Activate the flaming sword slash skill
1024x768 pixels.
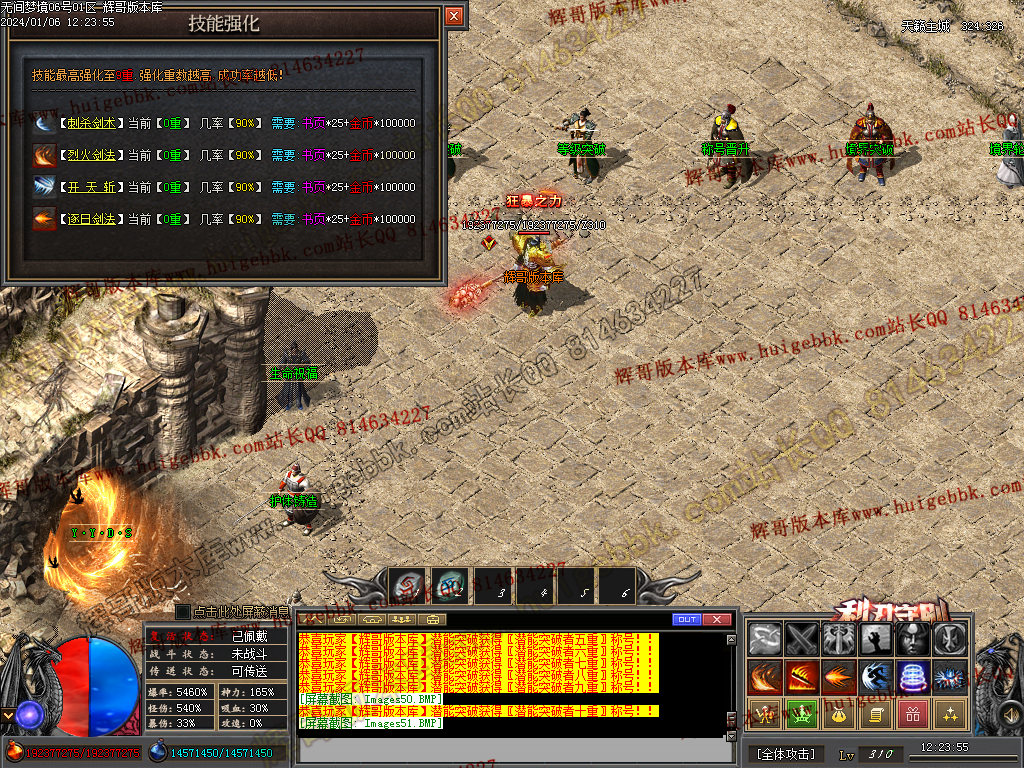click(x=803, y=677)
